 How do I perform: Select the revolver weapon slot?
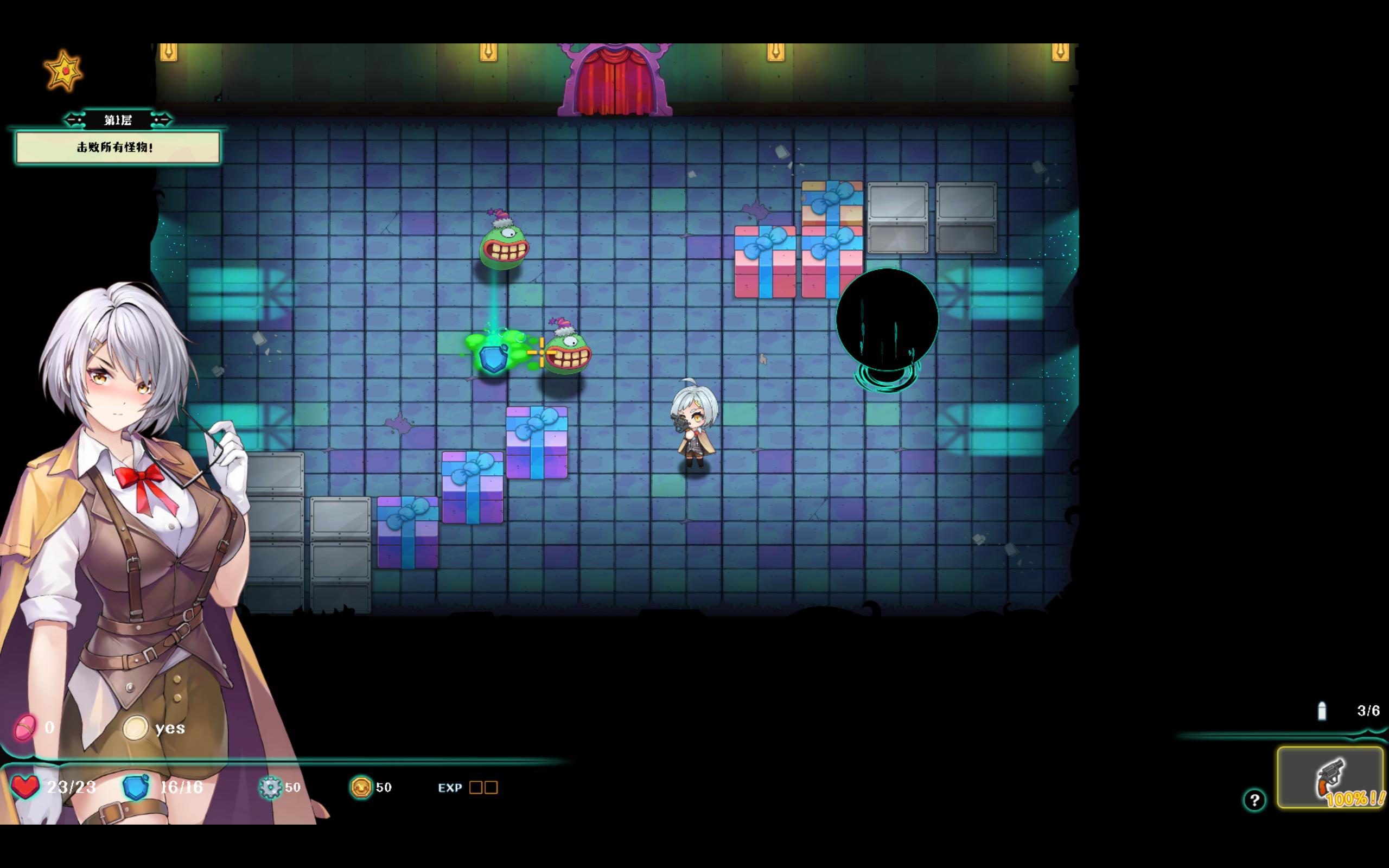click(1329, 778)
